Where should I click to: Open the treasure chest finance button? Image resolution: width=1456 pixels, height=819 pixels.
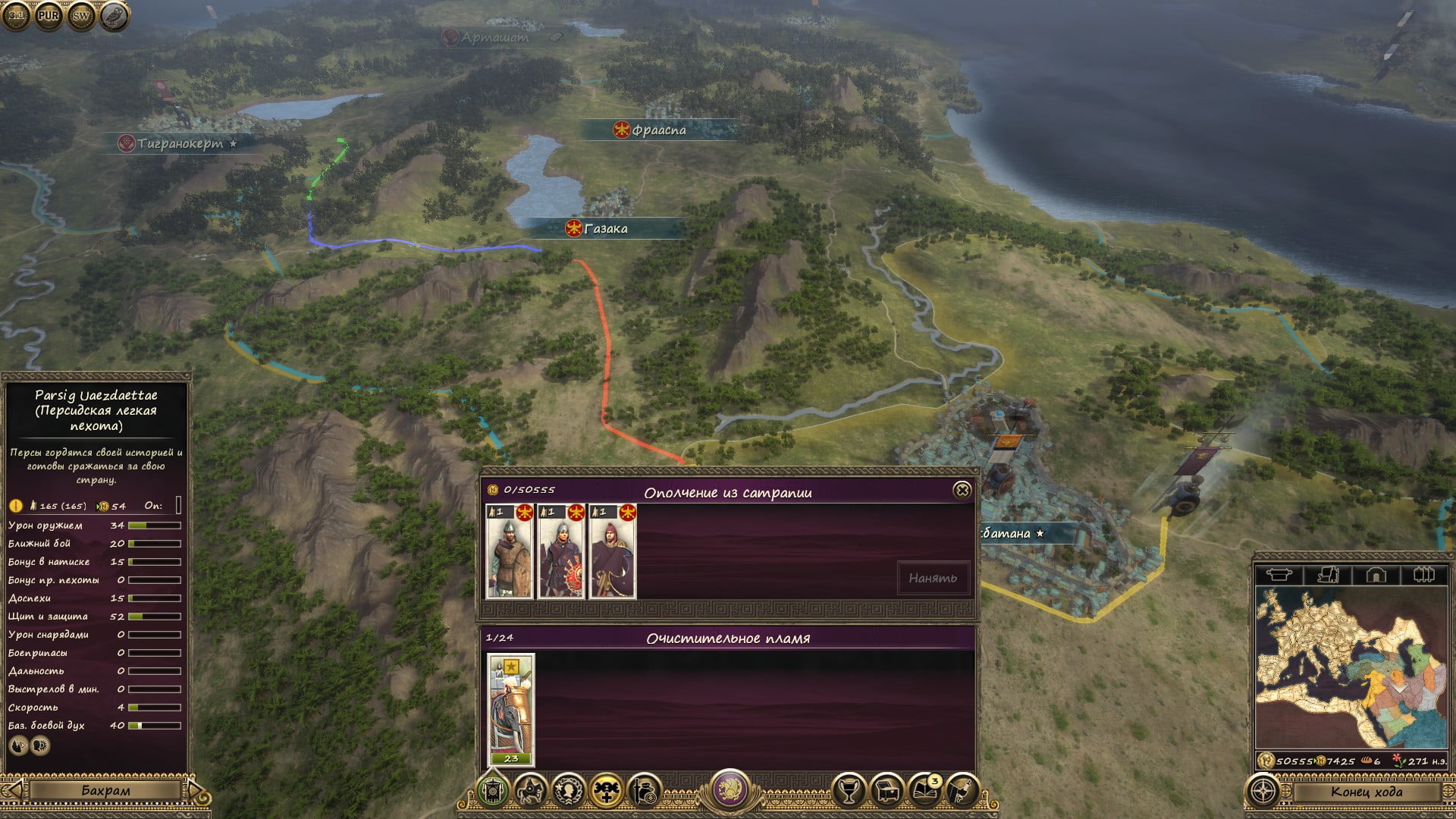tap(887, 792)
